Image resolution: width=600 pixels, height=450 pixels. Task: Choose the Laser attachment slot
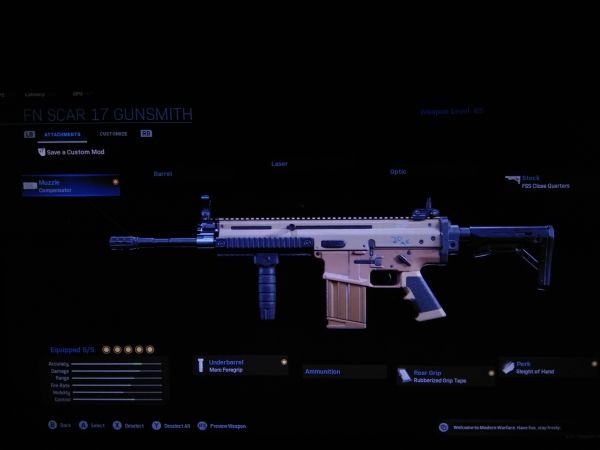(279, 163)
